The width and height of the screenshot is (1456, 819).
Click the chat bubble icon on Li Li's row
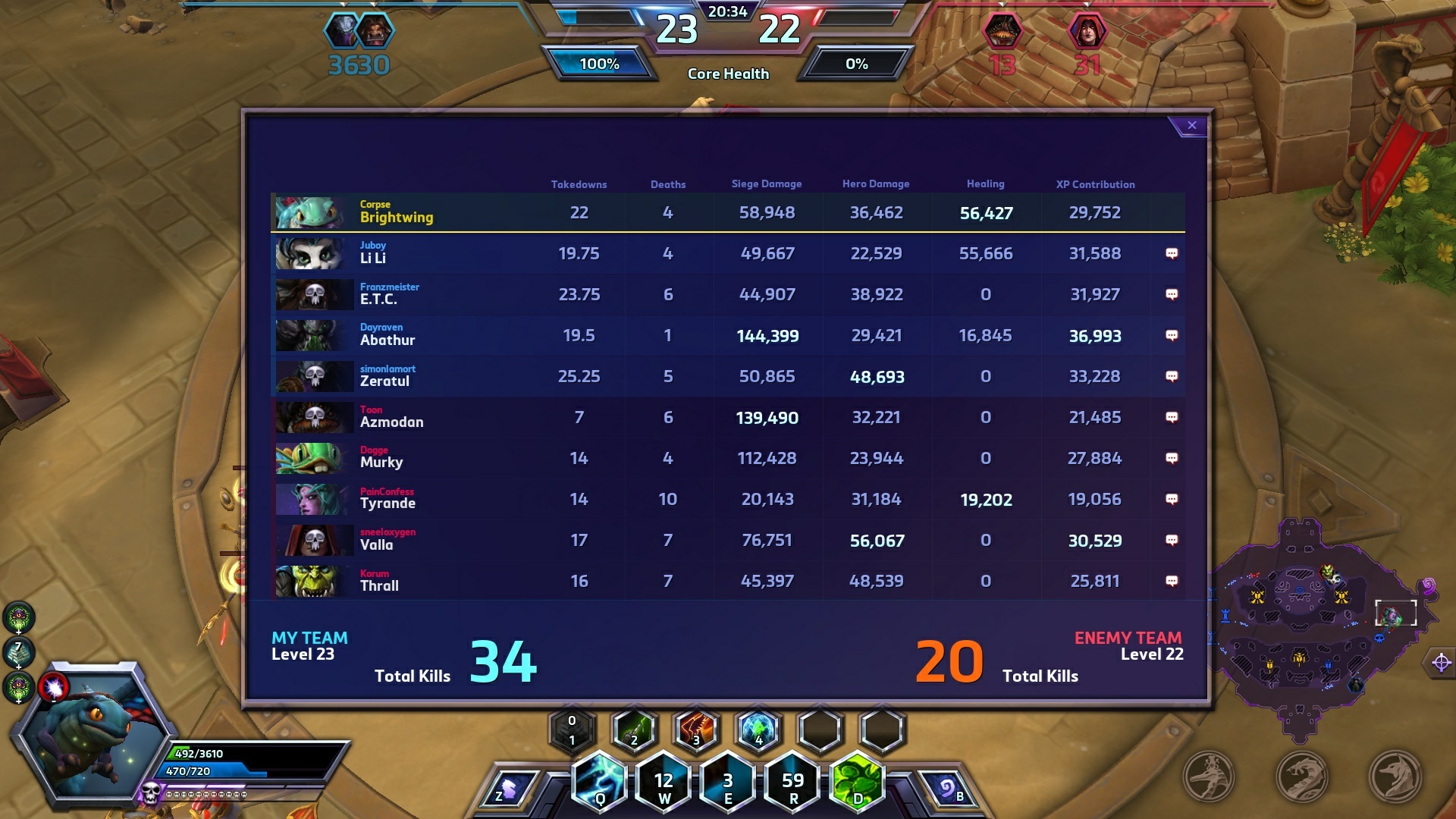coord(1172,253)
